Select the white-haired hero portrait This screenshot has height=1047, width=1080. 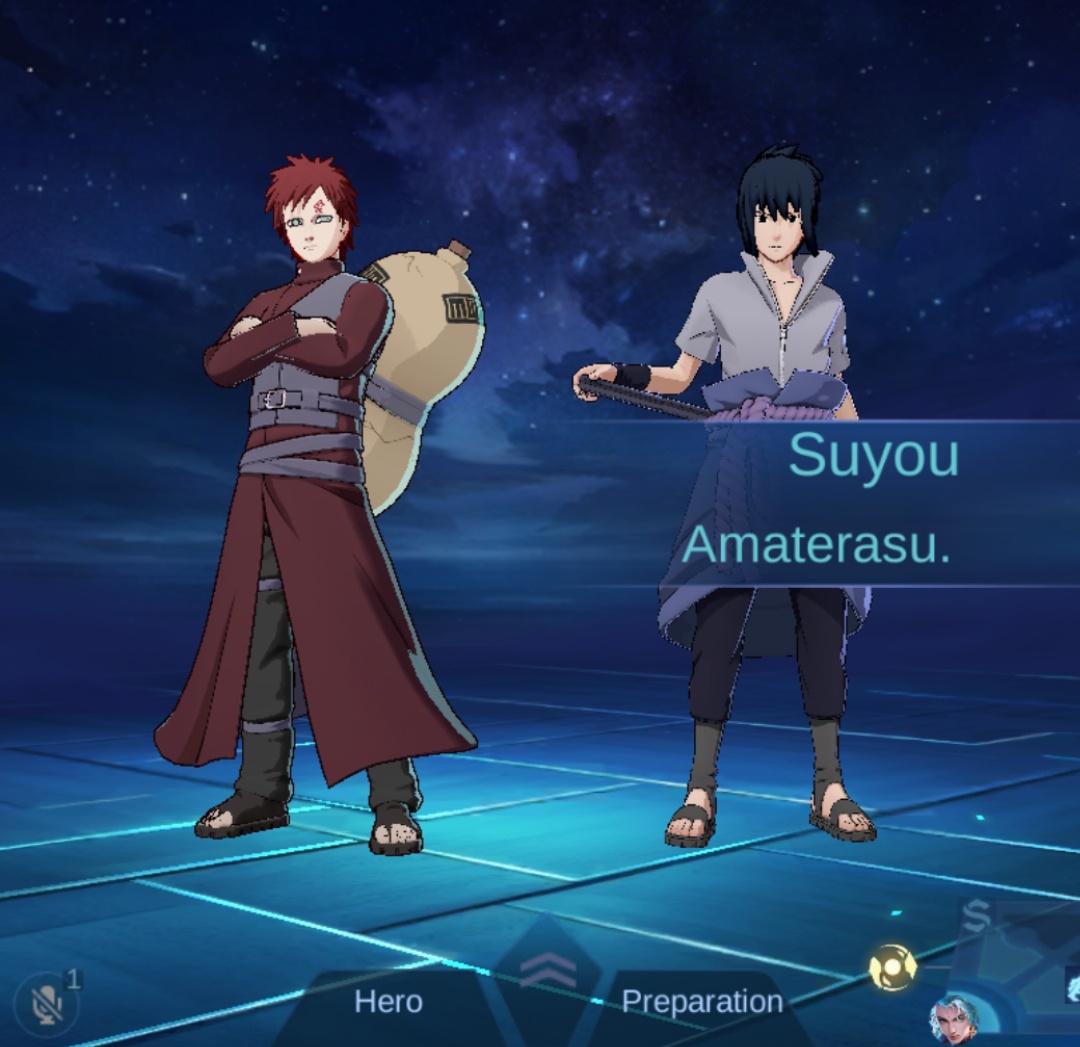(954, 1020)
